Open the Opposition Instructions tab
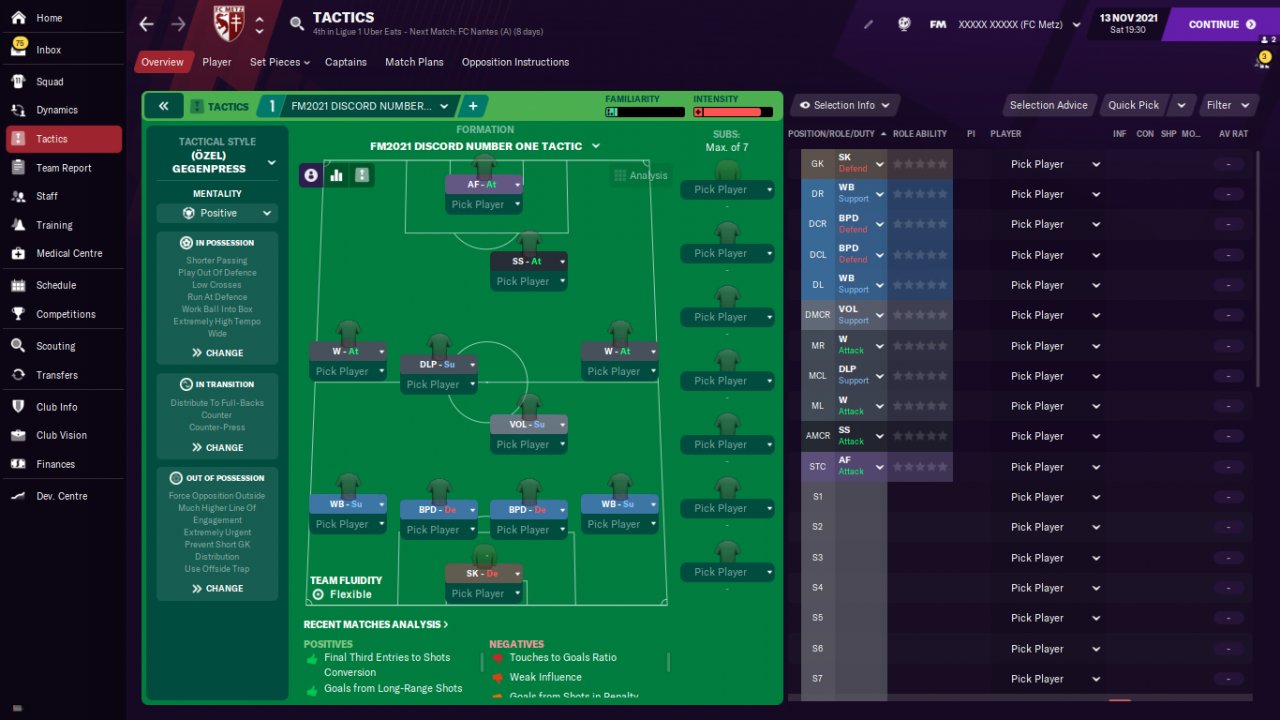The image size is (1280, 720). tap(515, 62)
